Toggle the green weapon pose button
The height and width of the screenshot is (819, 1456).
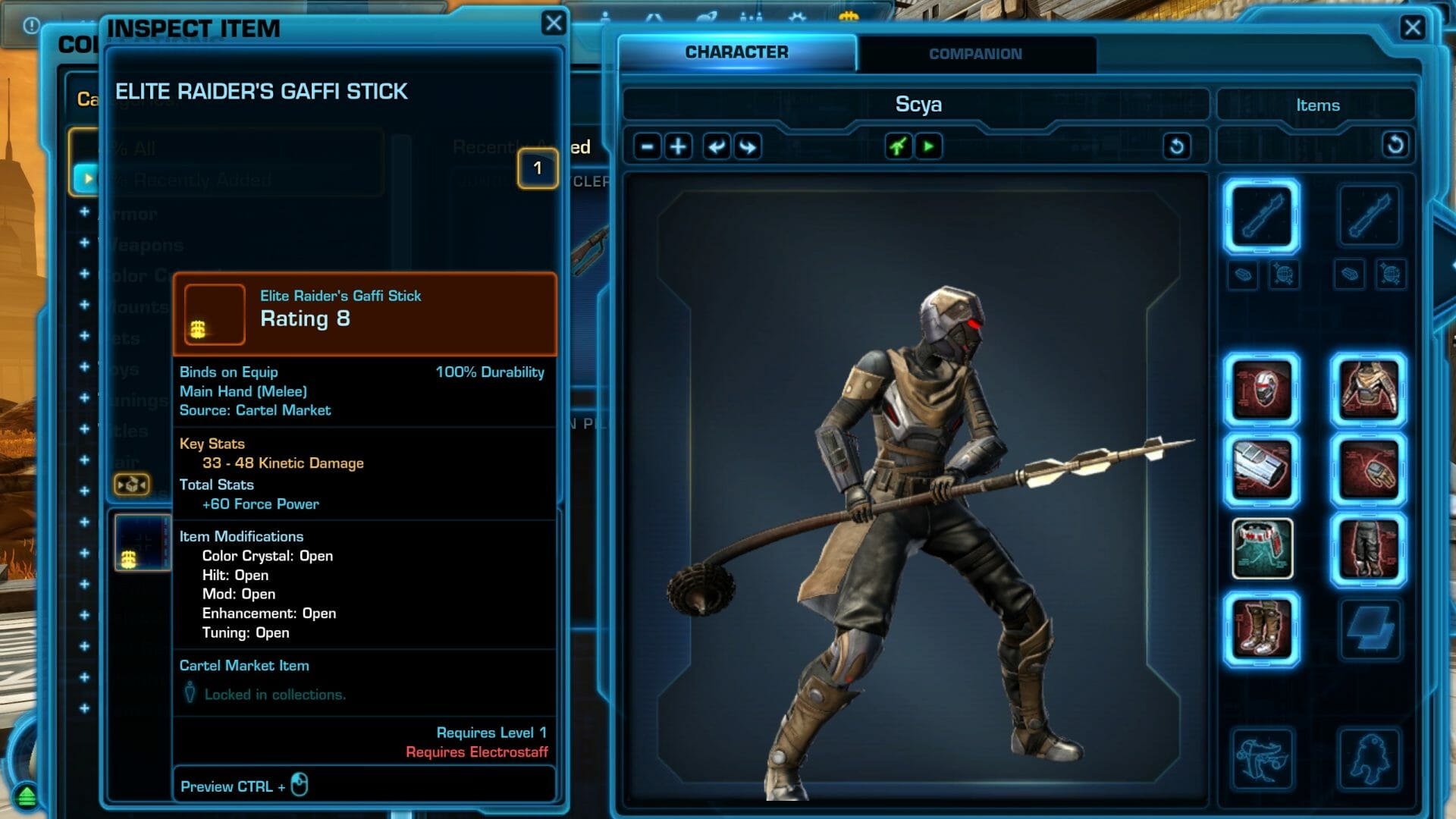pyautogui.click(x=898, y=146)
